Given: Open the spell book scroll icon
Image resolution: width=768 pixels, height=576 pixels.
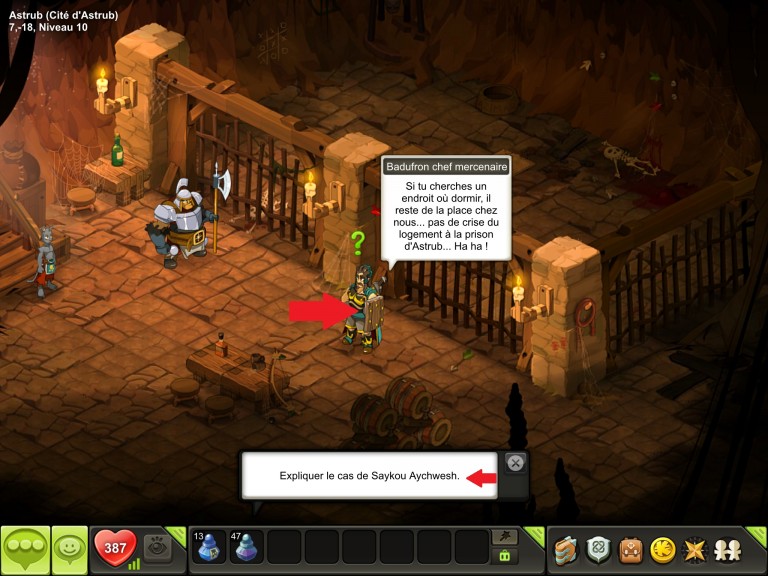Looking at the screenshot, I should [x=567, y=549].
